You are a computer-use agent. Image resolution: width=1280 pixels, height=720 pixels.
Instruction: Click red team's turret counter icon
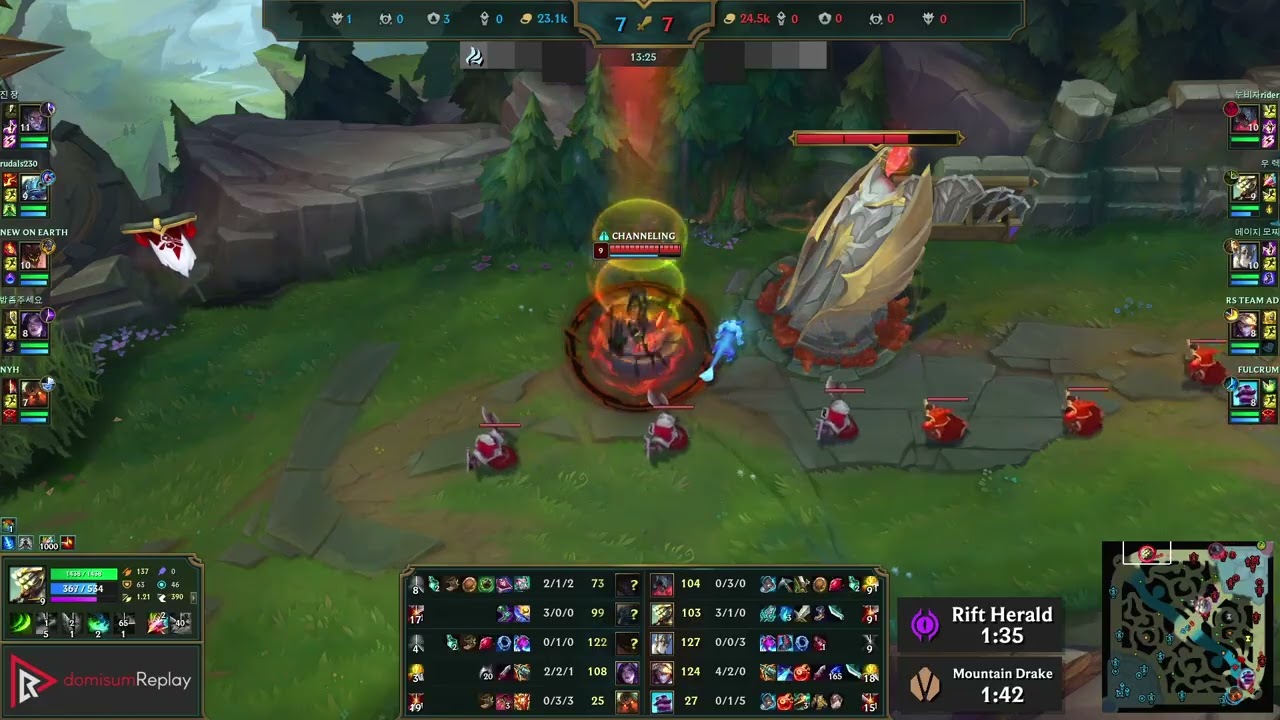click(x=822, y=18)
